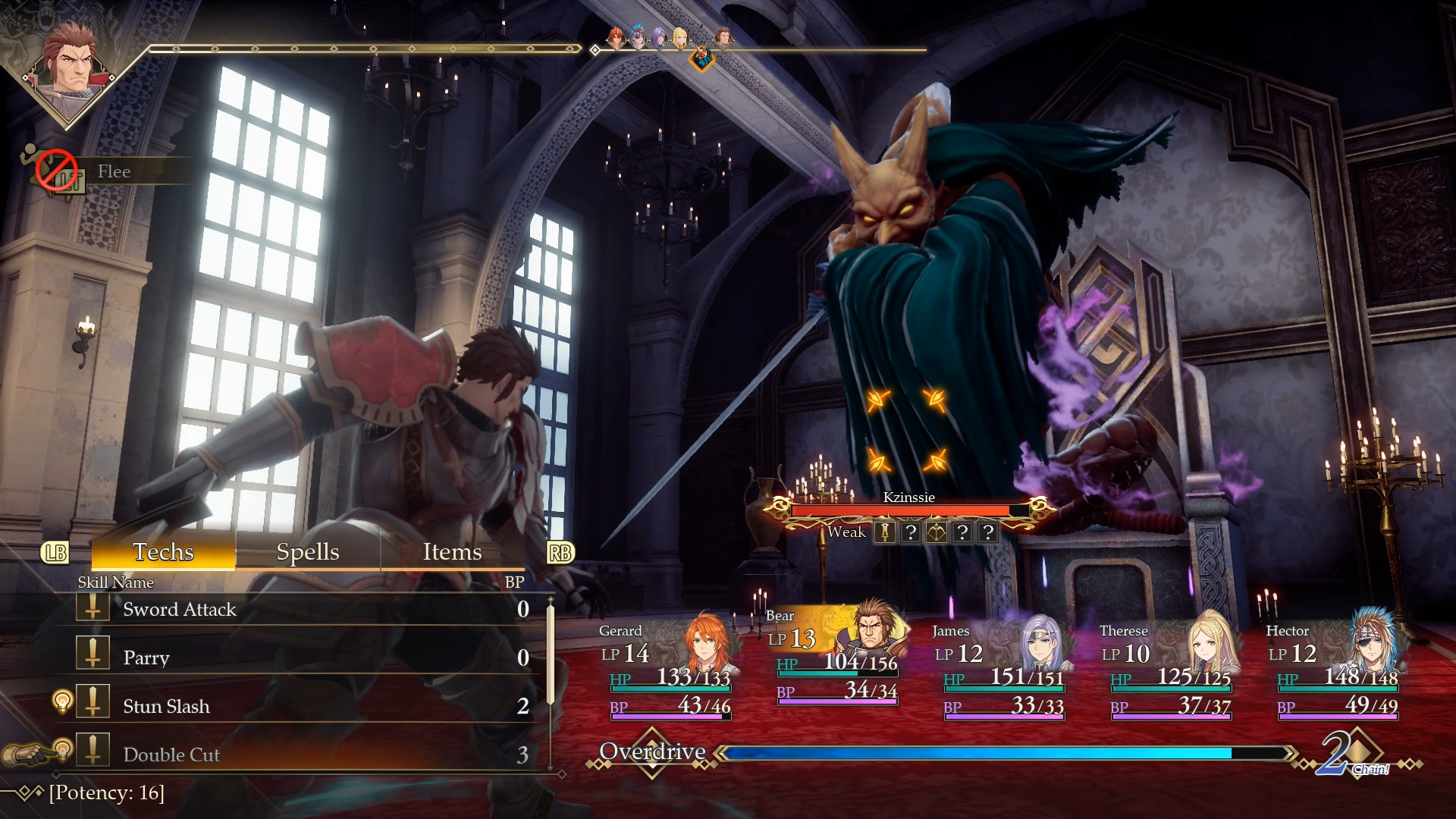Click the Flee command
This screenshot has width=1456, height=819.
coord(114,171)
